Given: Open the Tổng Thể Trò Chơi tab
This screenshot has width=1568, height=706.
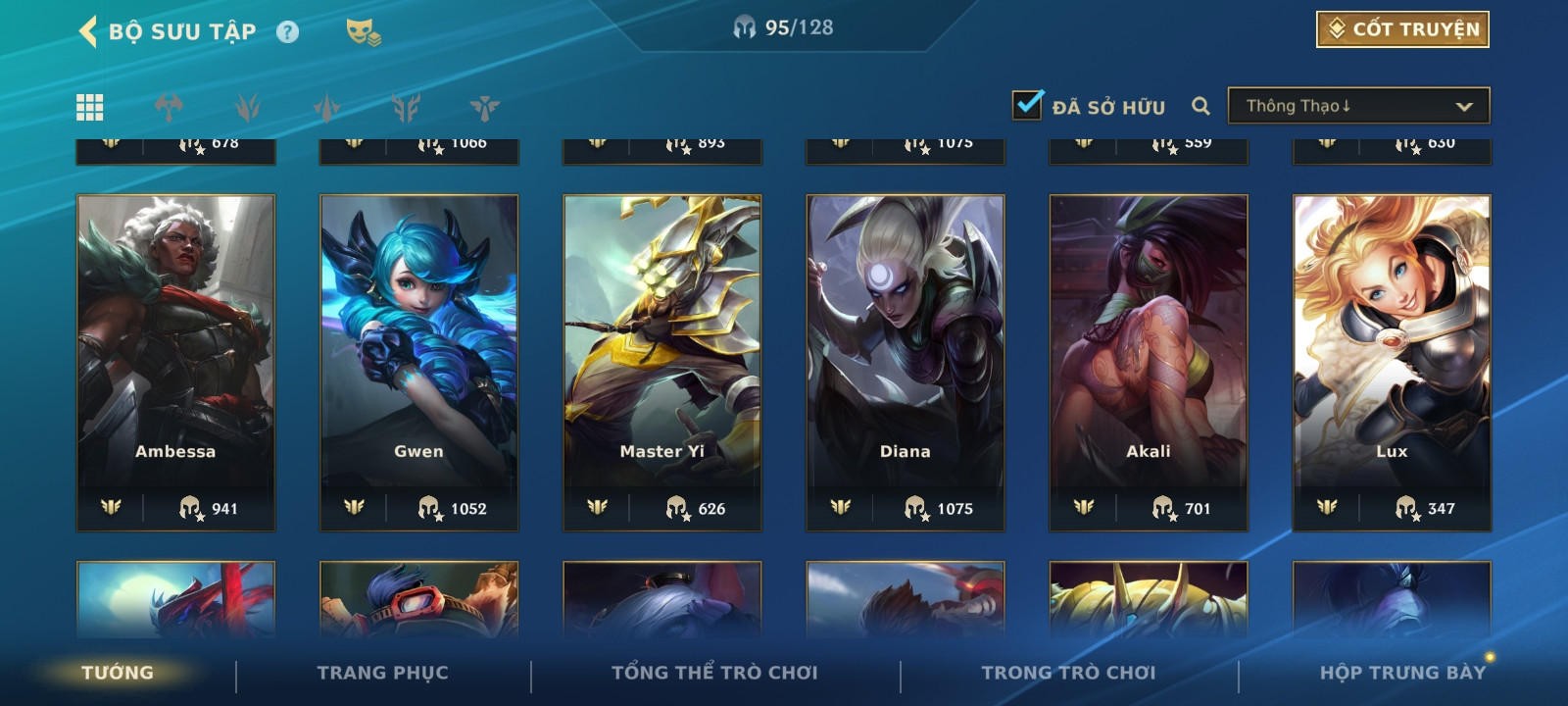Looking at the screenshot, I should (x=714, y=673).
